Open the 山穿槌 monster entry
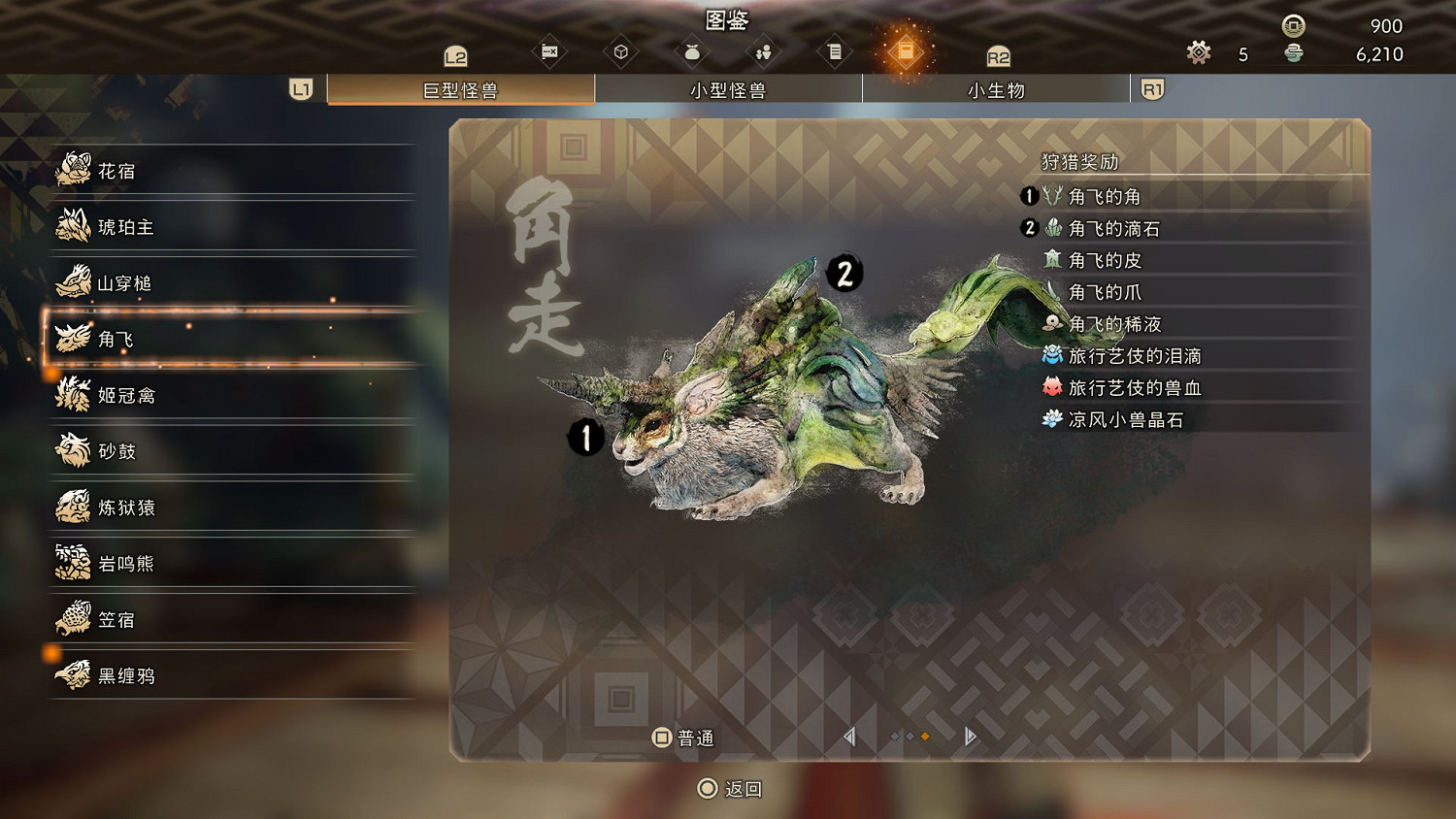The width and height of the screenshot is (1456, 819). [233, 283]
